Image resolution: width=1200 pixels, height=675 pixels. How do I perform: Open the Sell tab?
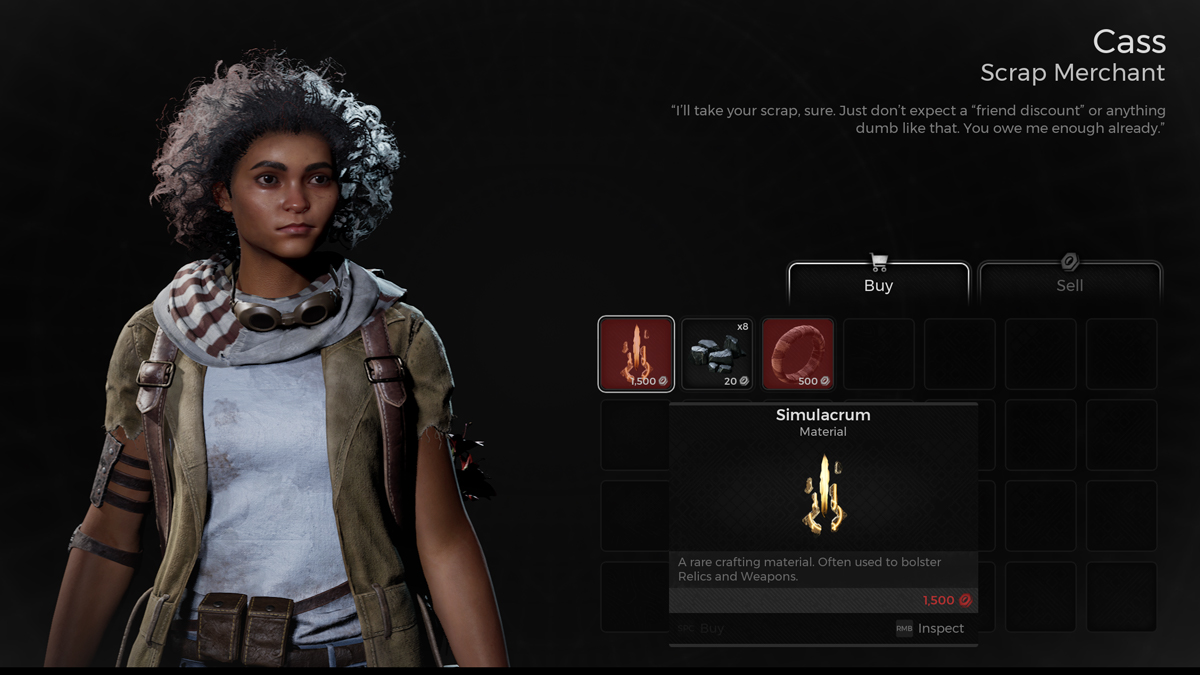(x=1069, y=284)
